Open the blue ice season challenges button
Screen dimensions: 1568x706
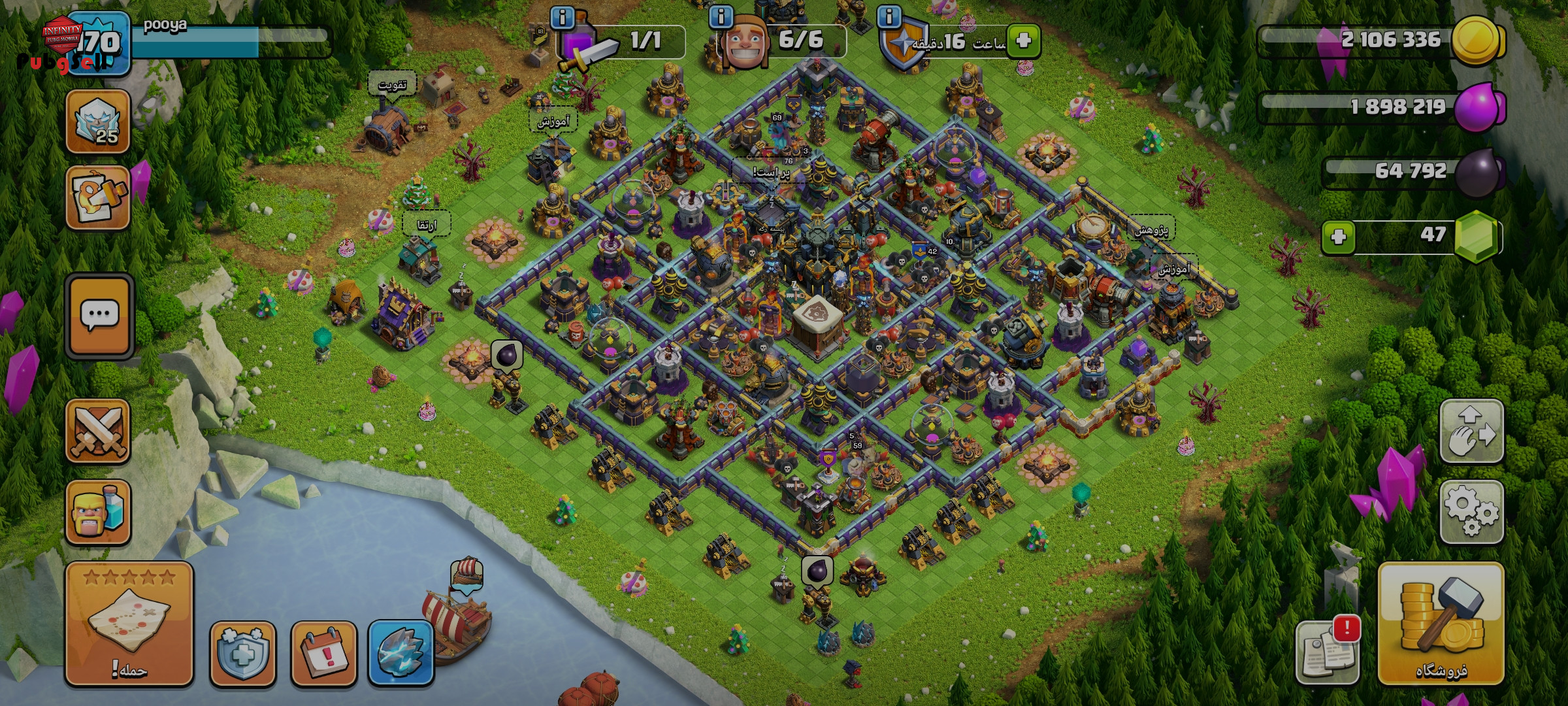[401, 653]
